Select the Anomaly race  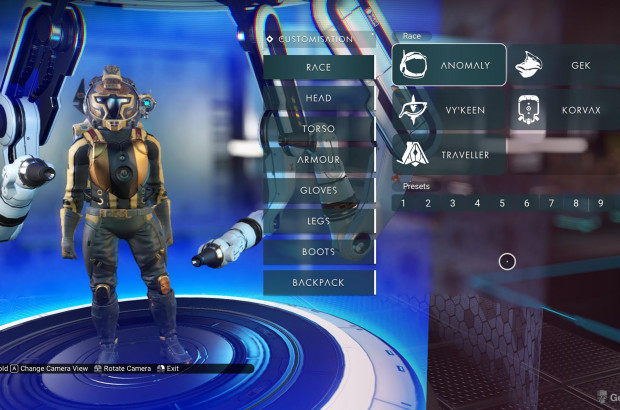tap(449, 66)
